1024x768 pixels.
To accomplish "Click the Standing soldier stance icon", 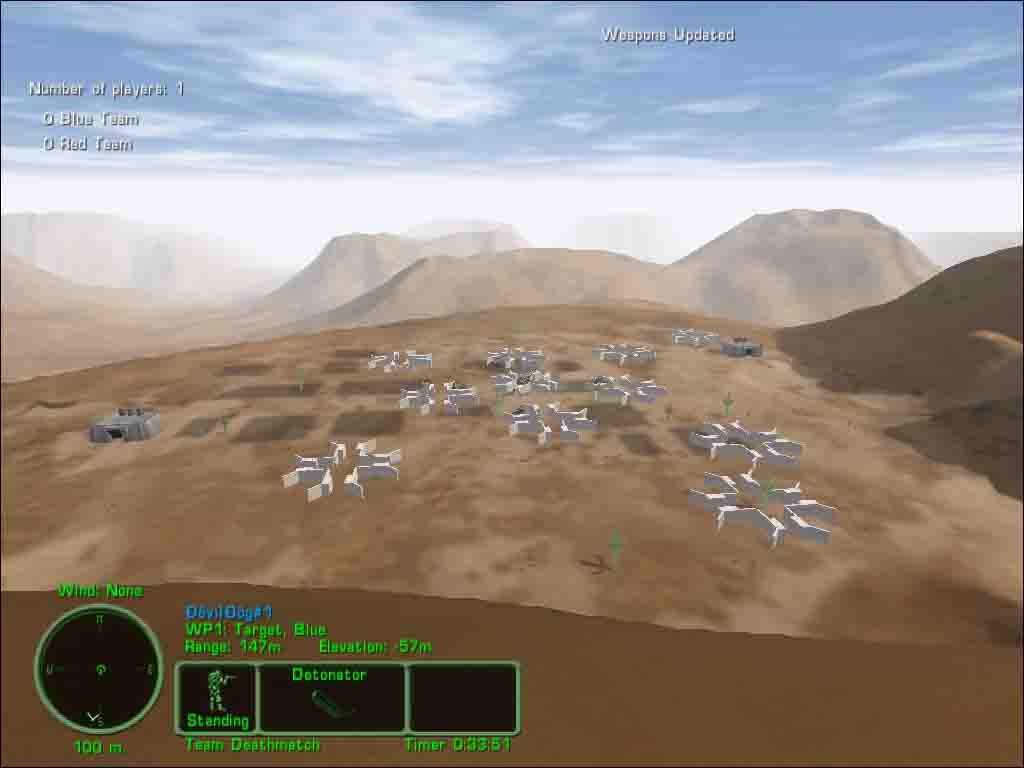I will [x=217, y=697].
